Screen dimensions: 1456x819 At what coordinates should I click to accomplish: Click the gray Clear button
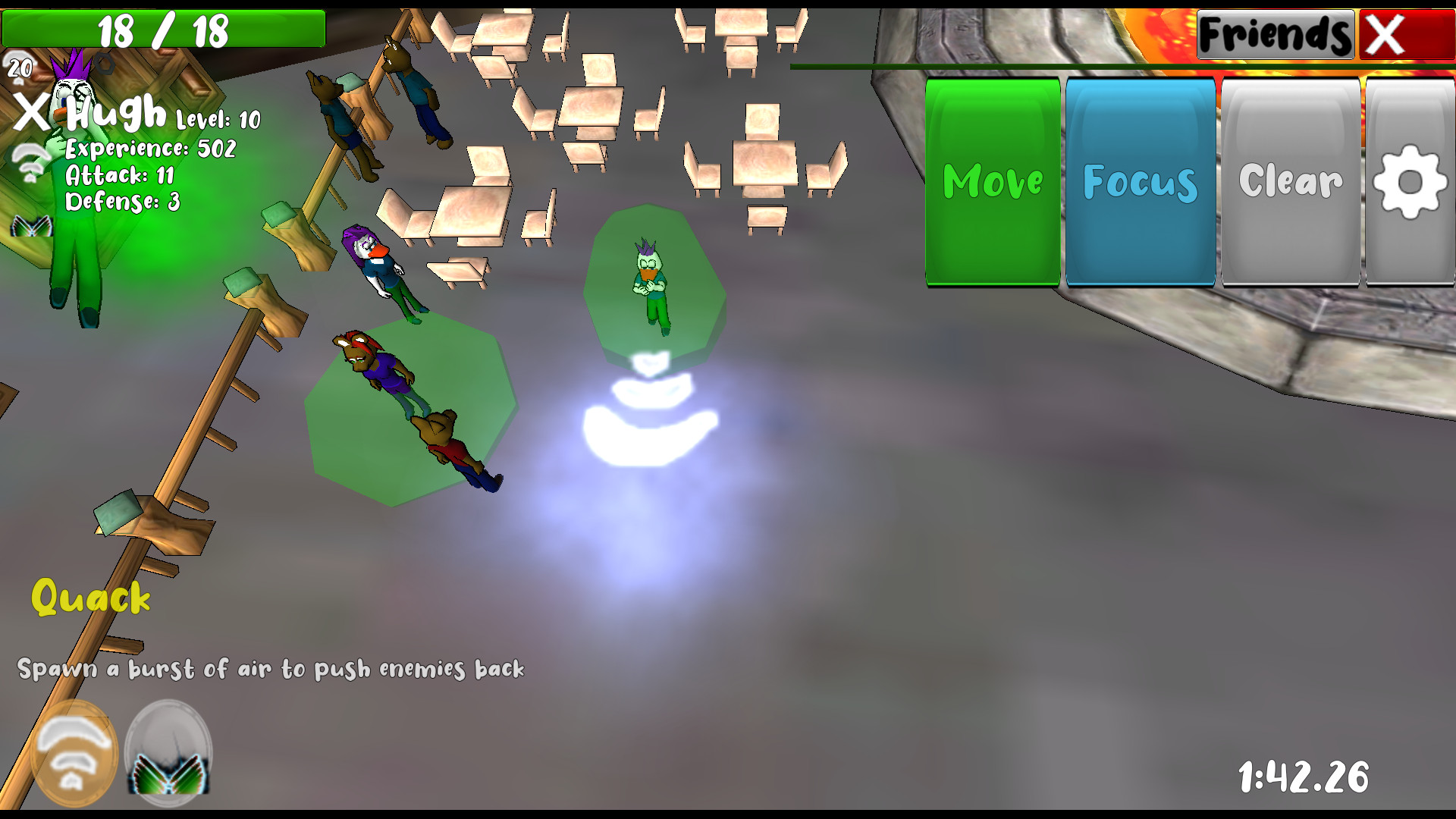pos(1290,182)
